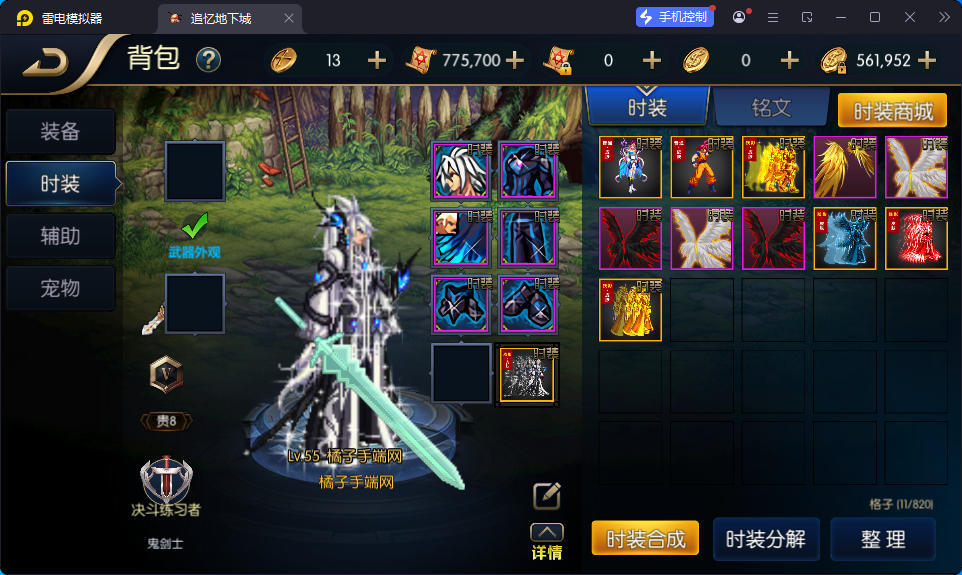
Task: Open the 装备 equipment category
Action: point(60,132)
